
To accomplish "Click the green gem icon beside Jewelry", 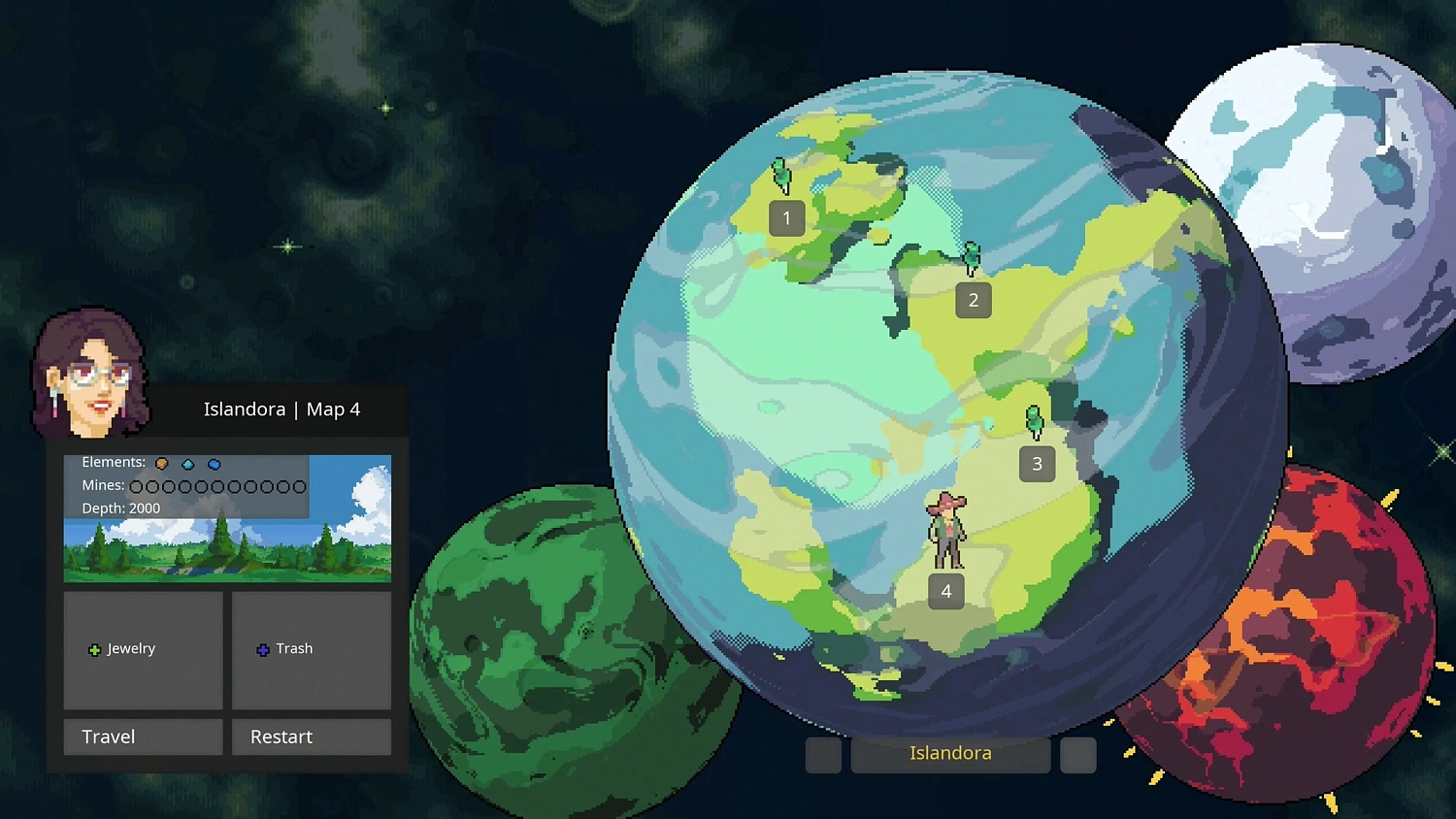I will [94, 649].
